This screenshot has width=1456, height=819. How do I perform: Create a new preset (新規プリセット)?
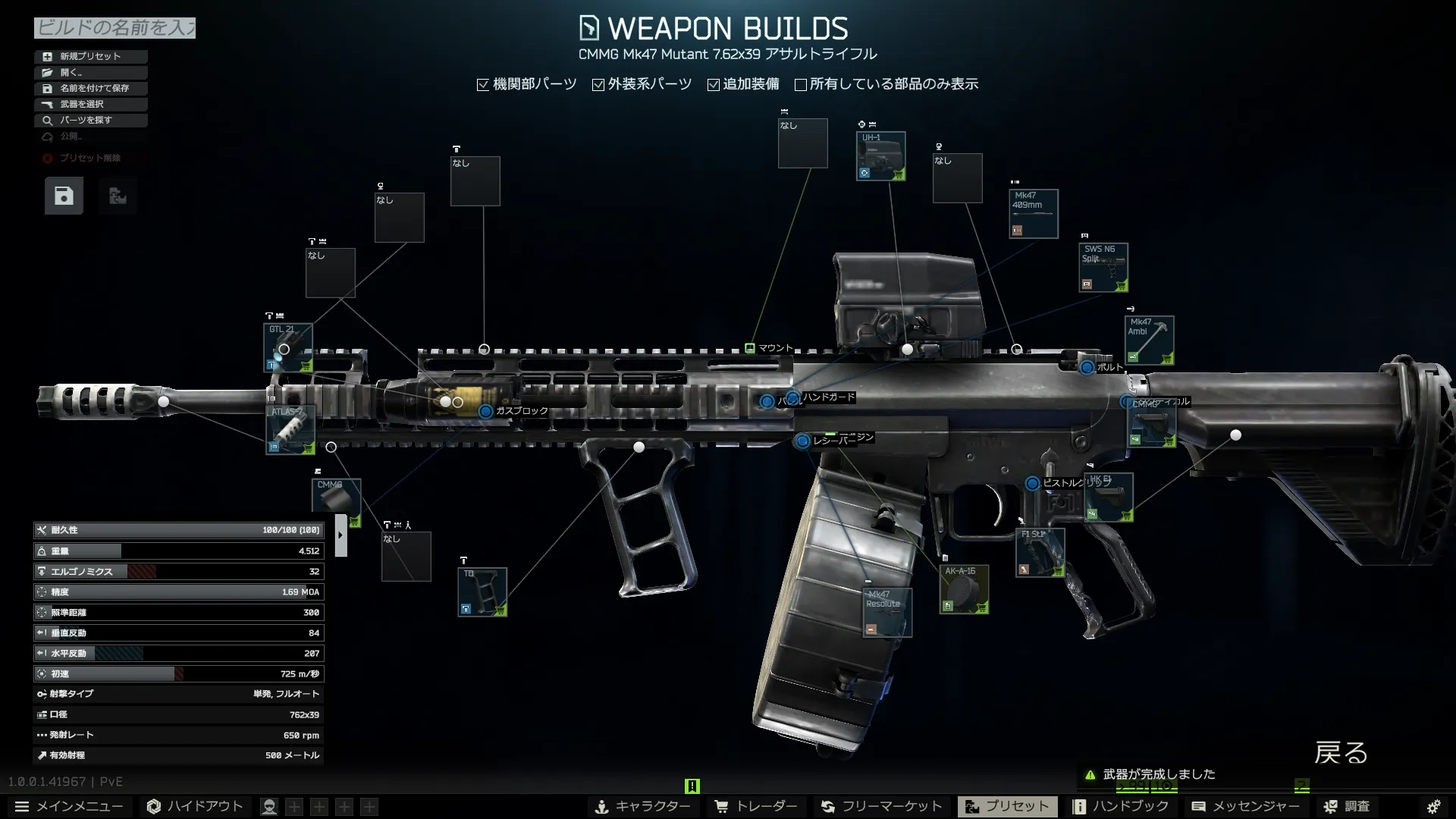(90, 56)
